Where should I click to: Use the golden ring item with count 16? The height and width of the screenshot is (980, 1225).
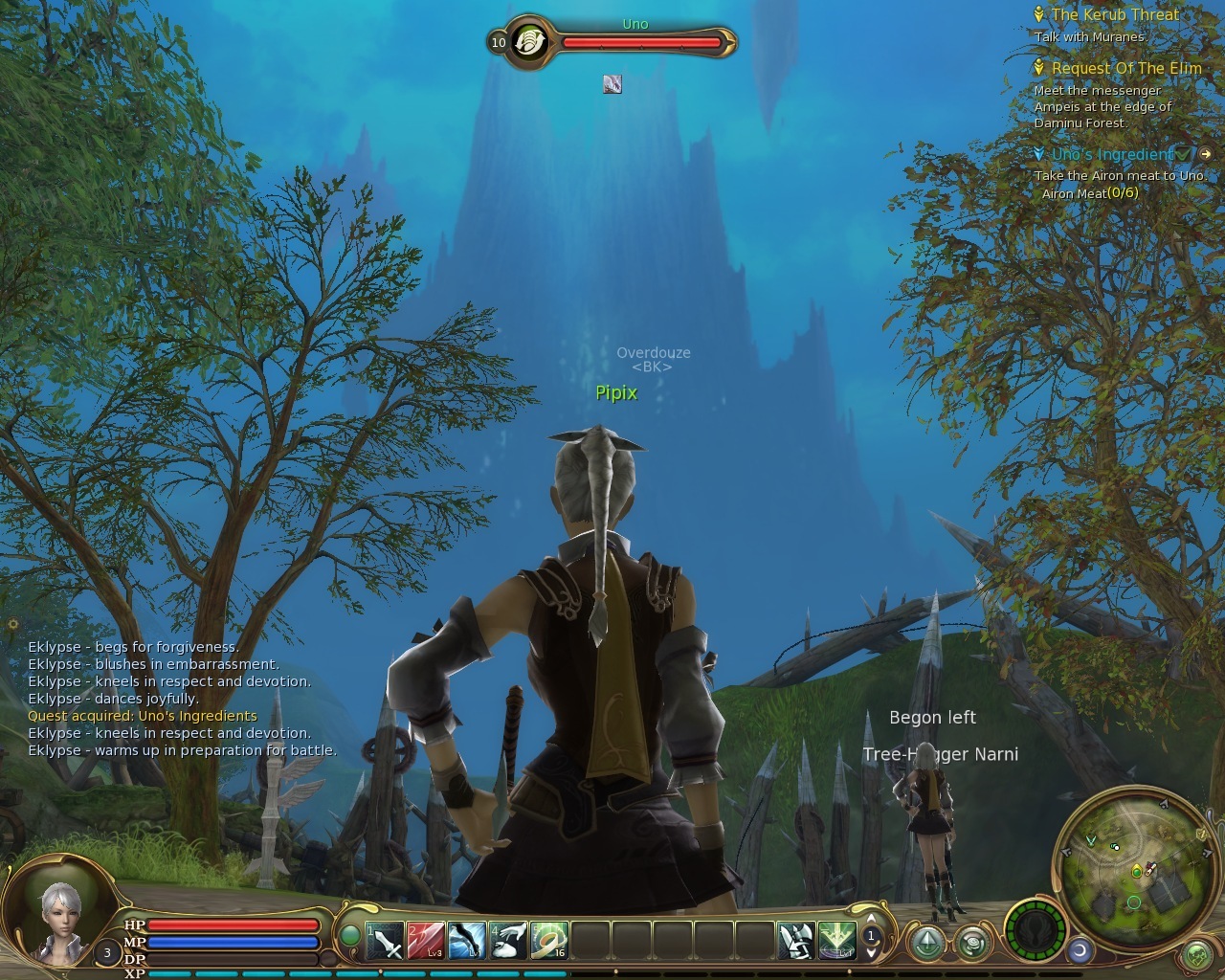[549, 941]
